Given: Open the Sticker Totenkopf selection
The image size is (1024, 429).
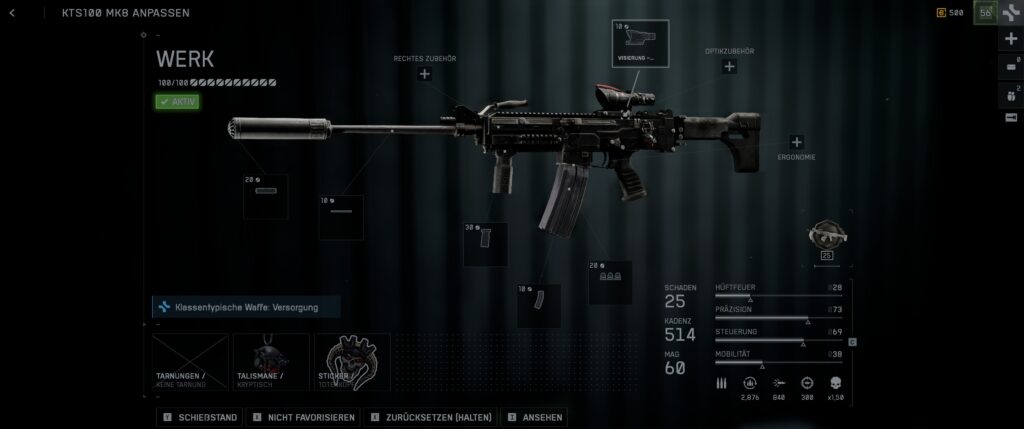Looking at the screenshot, I should click(x=352, y=361).
